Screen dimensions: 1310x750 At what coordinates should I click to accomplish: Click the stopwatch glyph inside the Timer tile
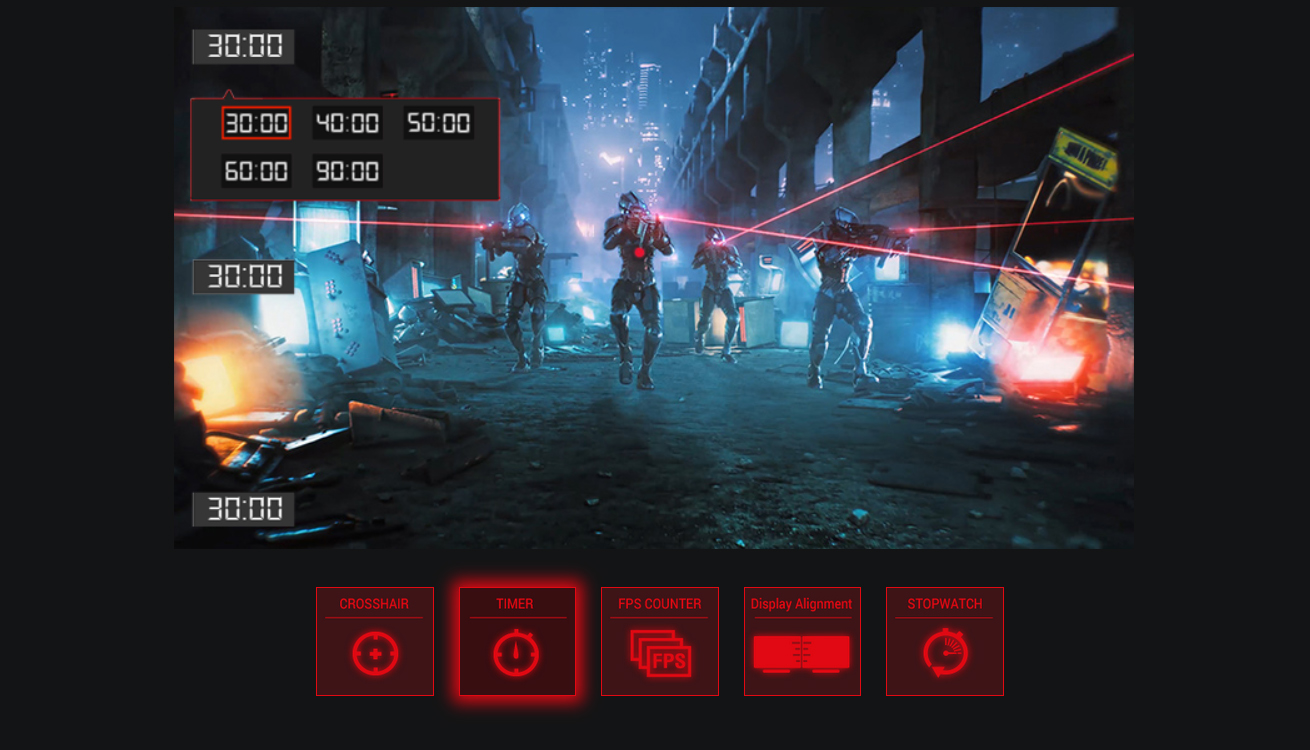pyautogui.click(x=517, y=655)
